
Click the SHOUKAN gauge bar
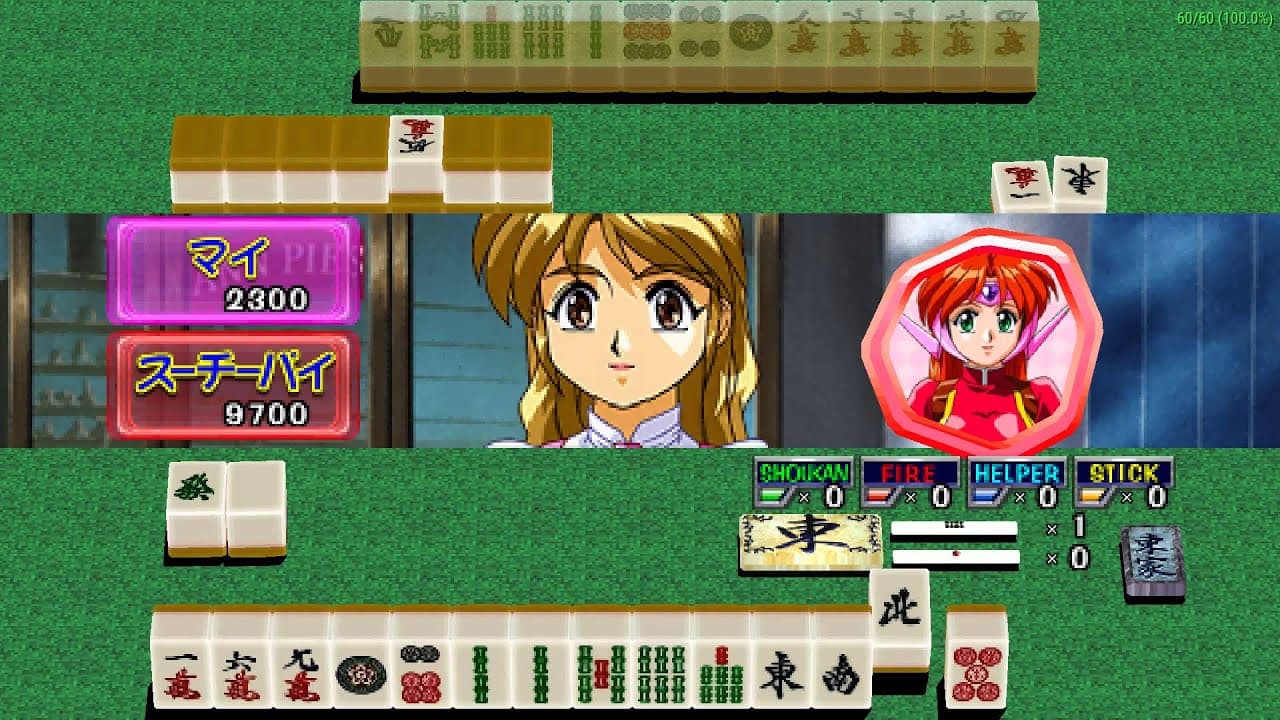point(772,494)
